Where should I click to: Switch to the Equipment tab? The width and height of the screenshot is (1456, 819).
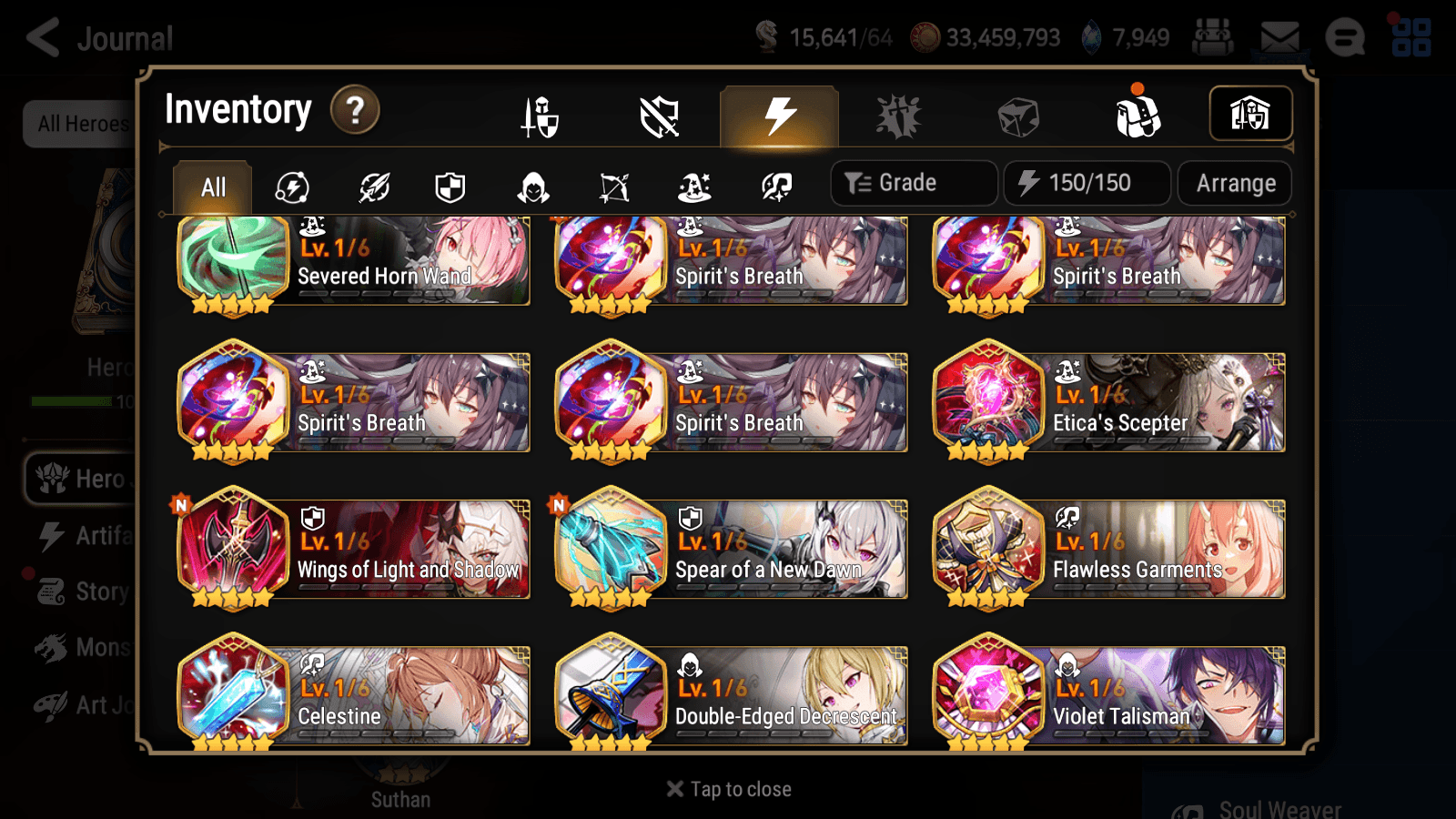540,116
